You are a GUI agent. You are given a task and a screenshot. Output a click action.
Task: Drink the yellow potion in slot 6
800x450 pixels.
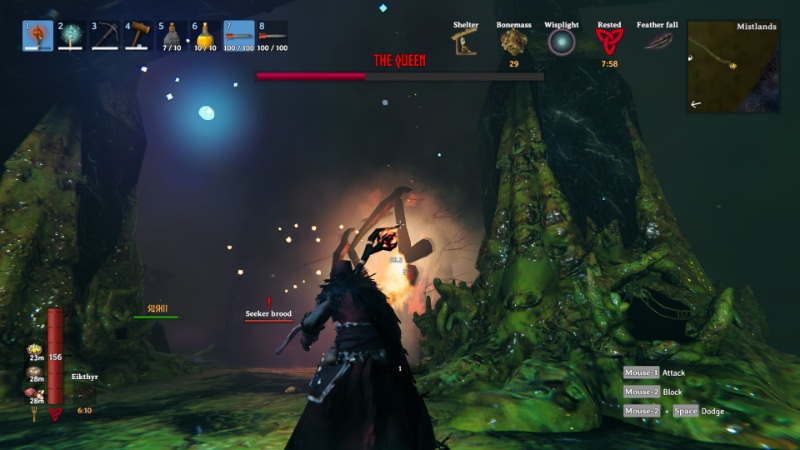[x=205, y=36]
